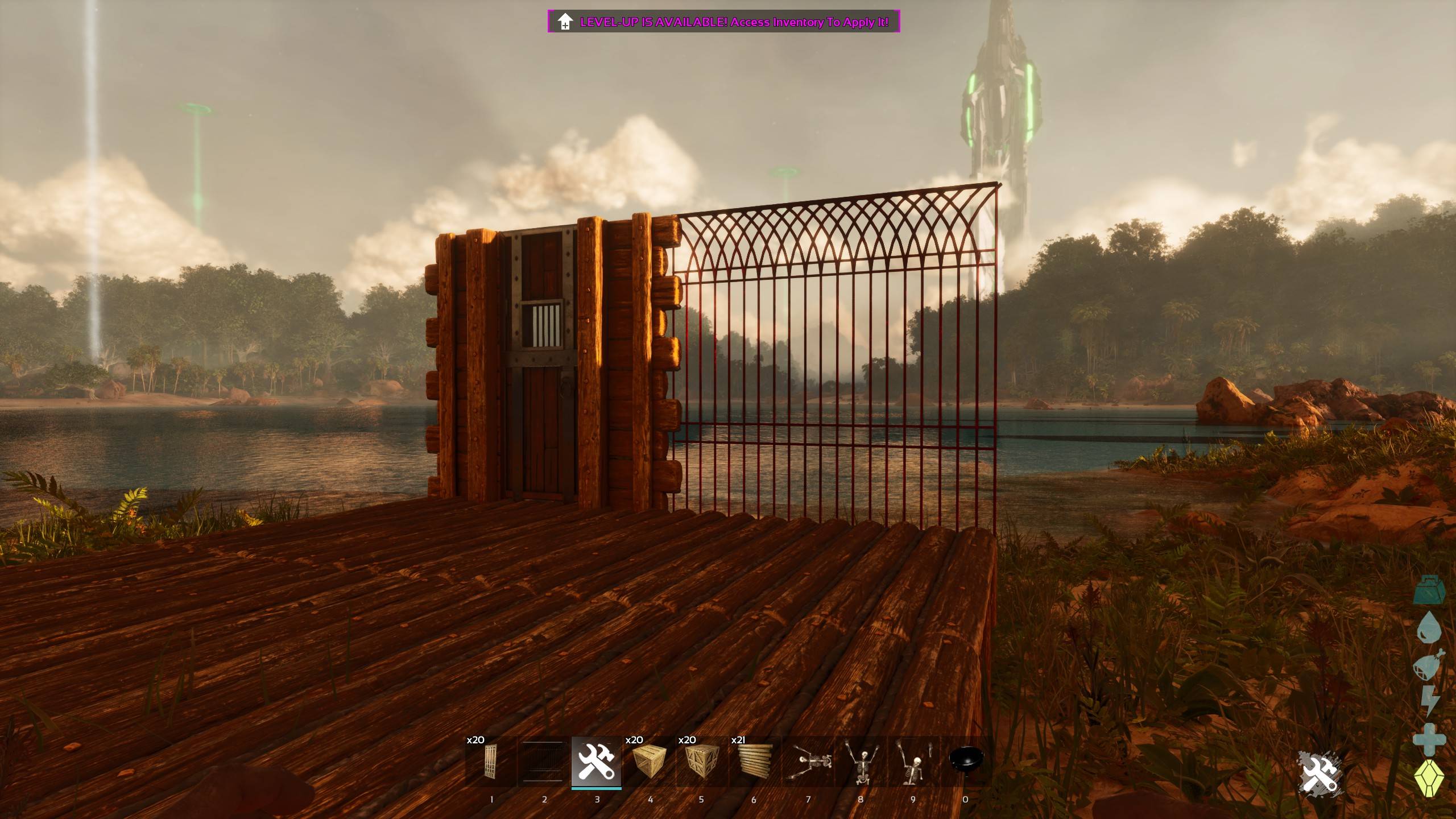Image resolution: width=1456 pixels, height=819 pixels.
Task: Choose the lying-down skeleton hotbar slot
Action: pos(808,762)
